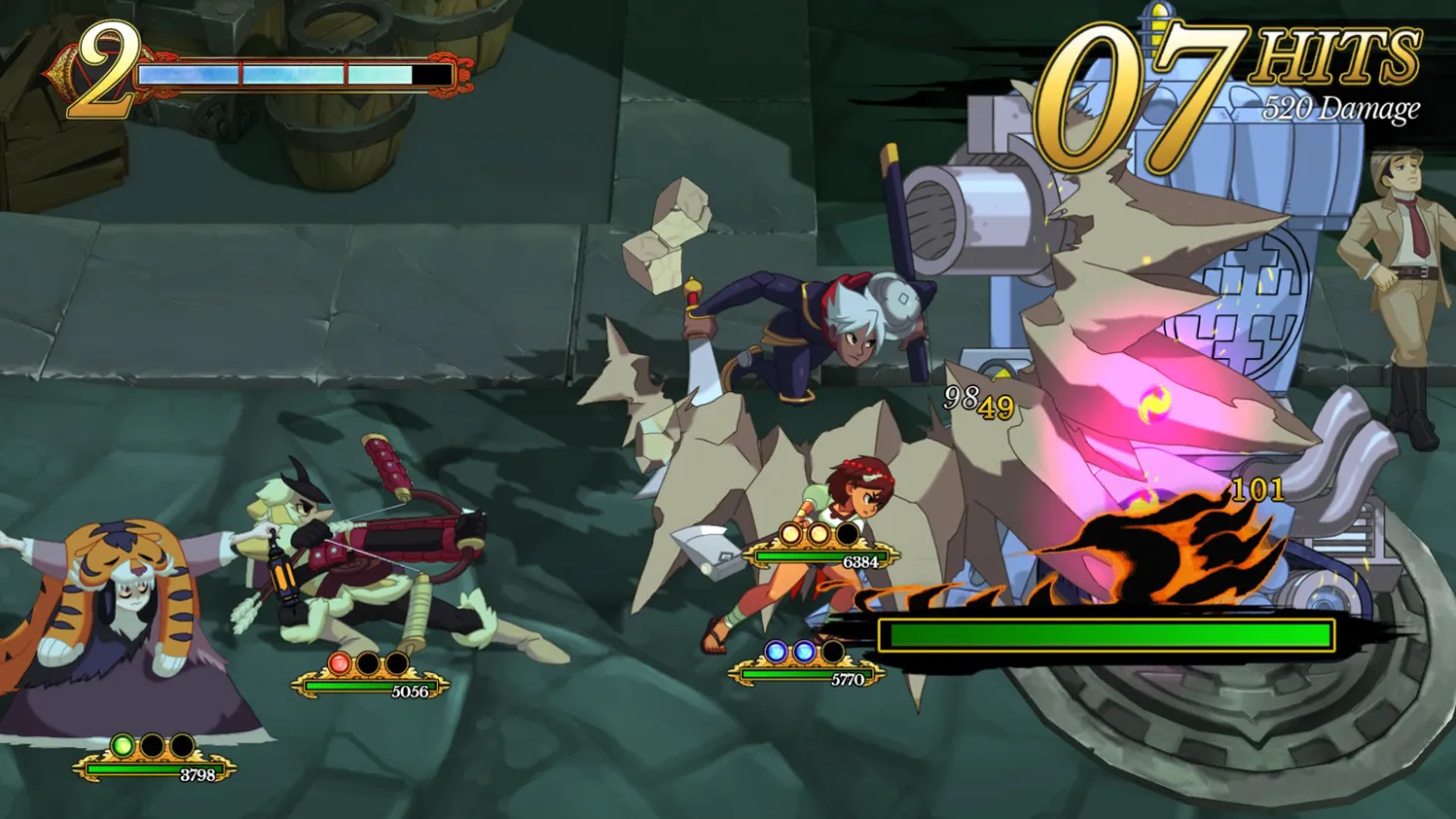This screenshot has width=1456, height=819.
Task: Click the red action orb above 5056
Action: pyautogui.click(x=339, y=664)
